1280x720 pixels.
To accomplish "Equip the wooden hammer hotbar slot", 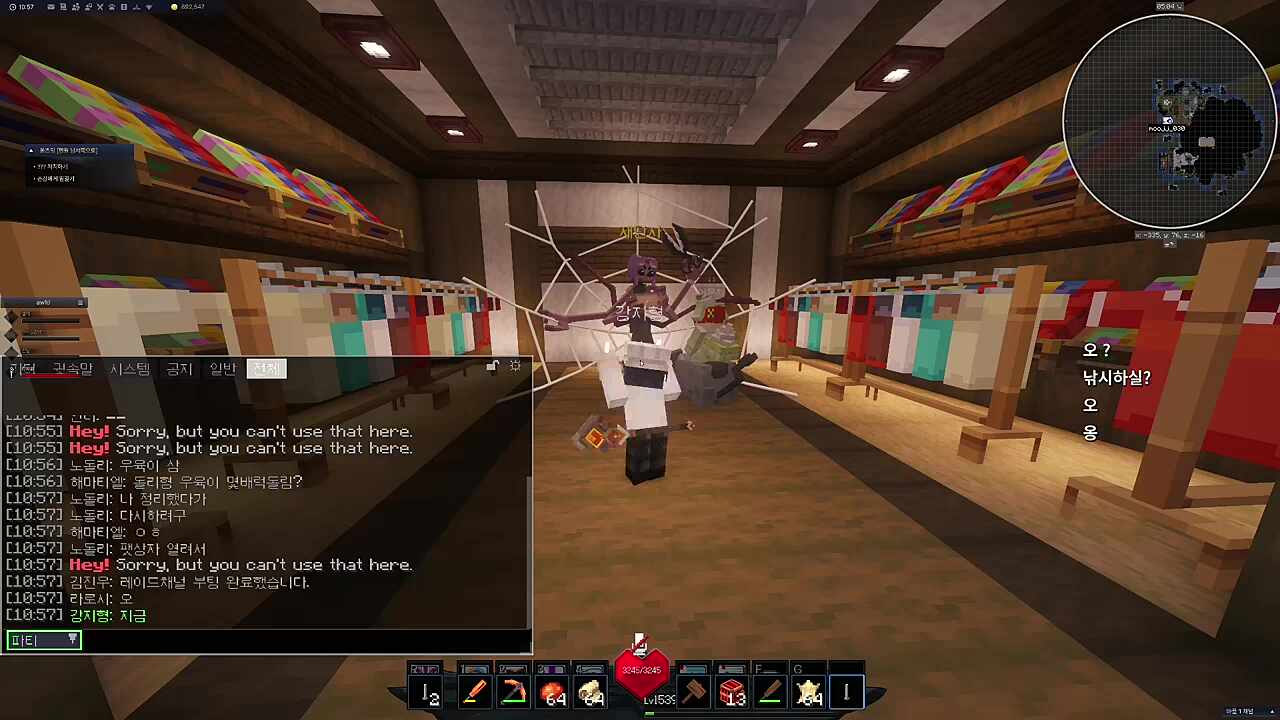I will (x=693, y=692).
